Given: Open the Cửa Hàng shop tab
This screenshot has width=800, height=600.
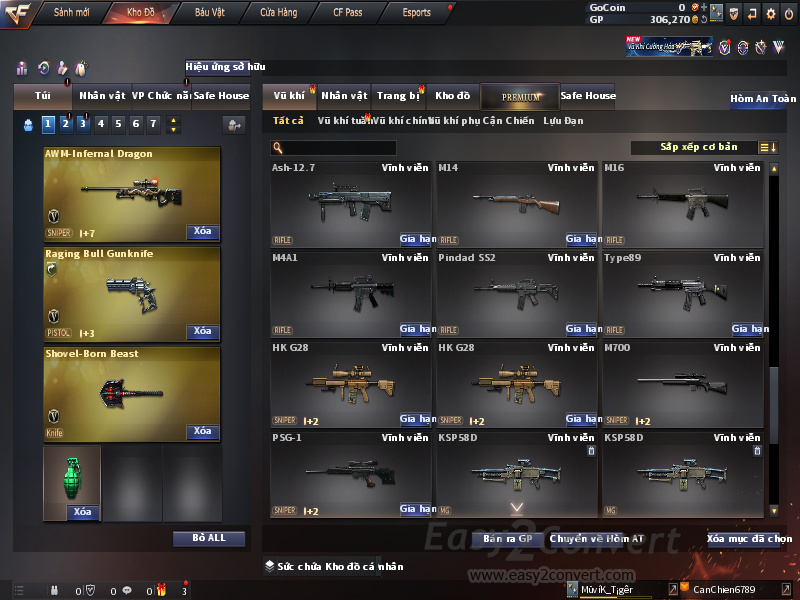Looking at the screenshot, I should [278, 13].
